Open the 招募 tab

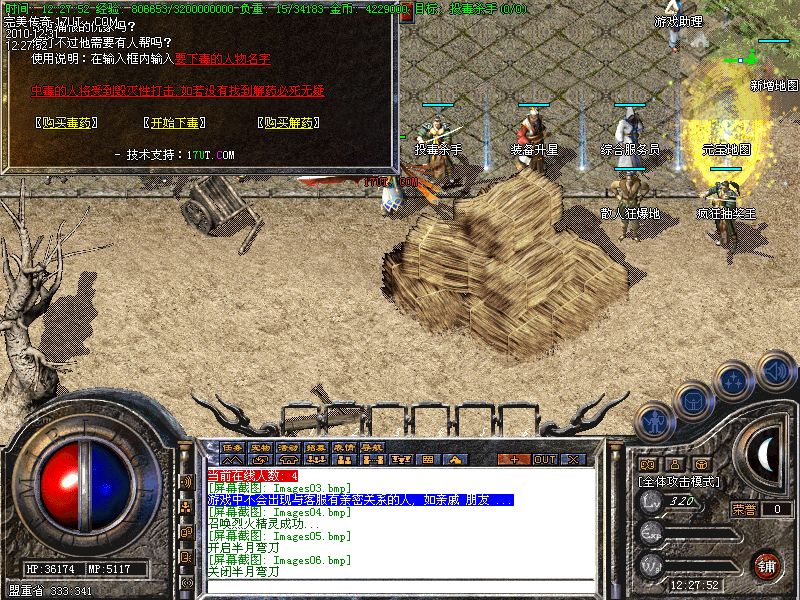pyautogui.click(x=317, y=447)
